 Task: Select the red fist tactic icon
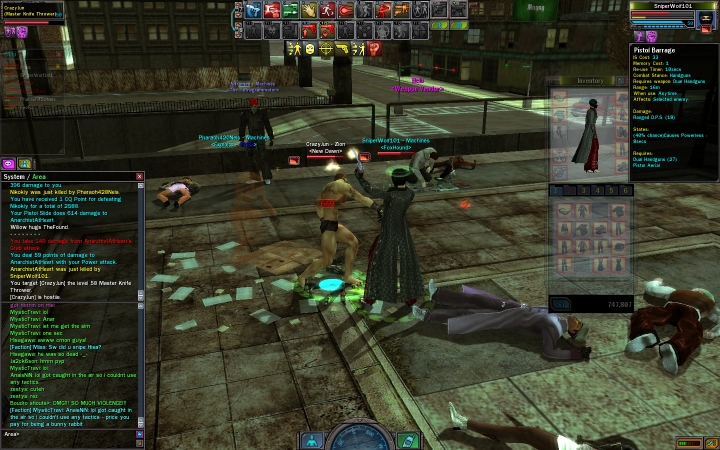(x=374, y=48)
